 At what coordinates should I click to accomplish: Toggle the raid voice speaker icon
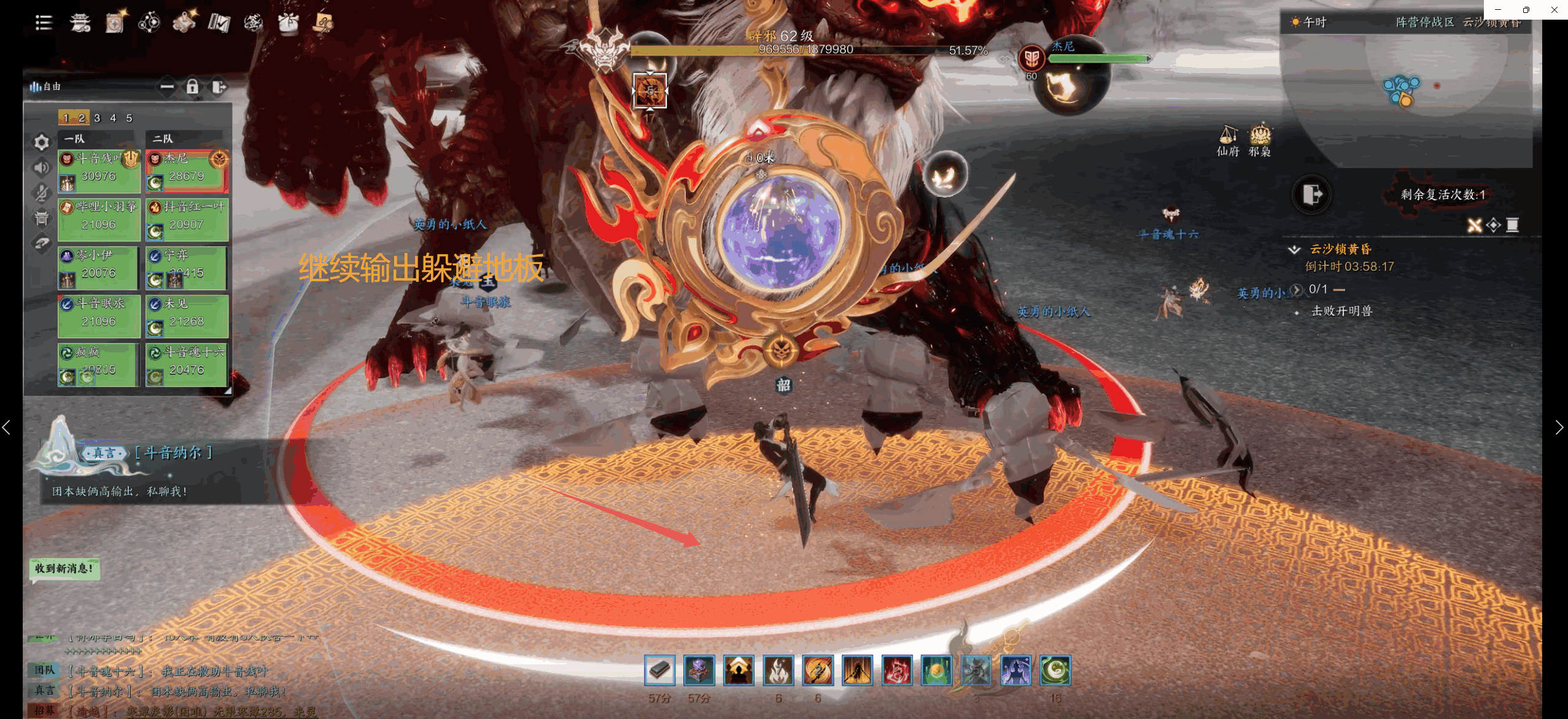tap(41, 168)
